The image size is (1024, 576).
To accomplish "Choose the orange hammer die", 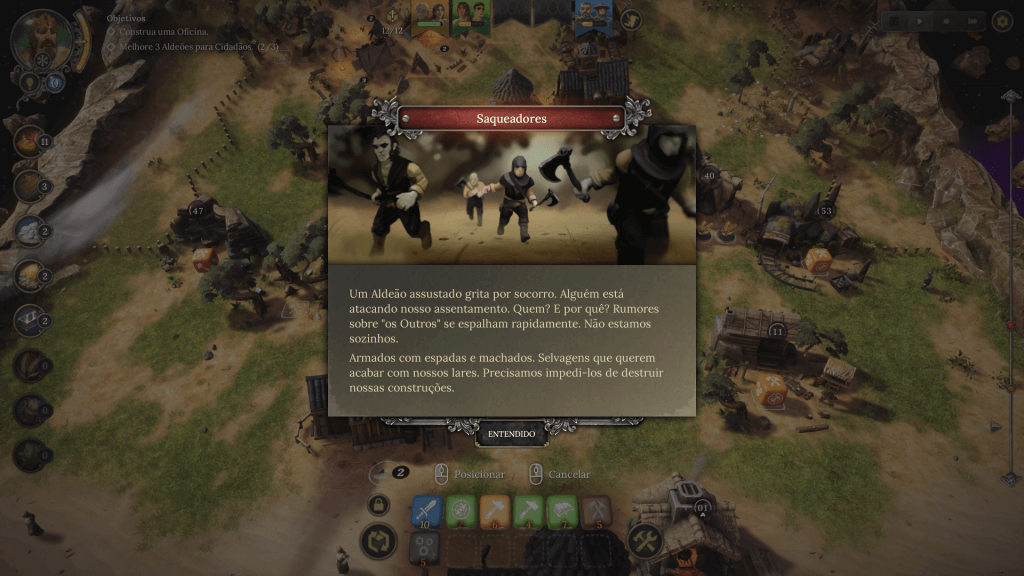I will (495, 511).
